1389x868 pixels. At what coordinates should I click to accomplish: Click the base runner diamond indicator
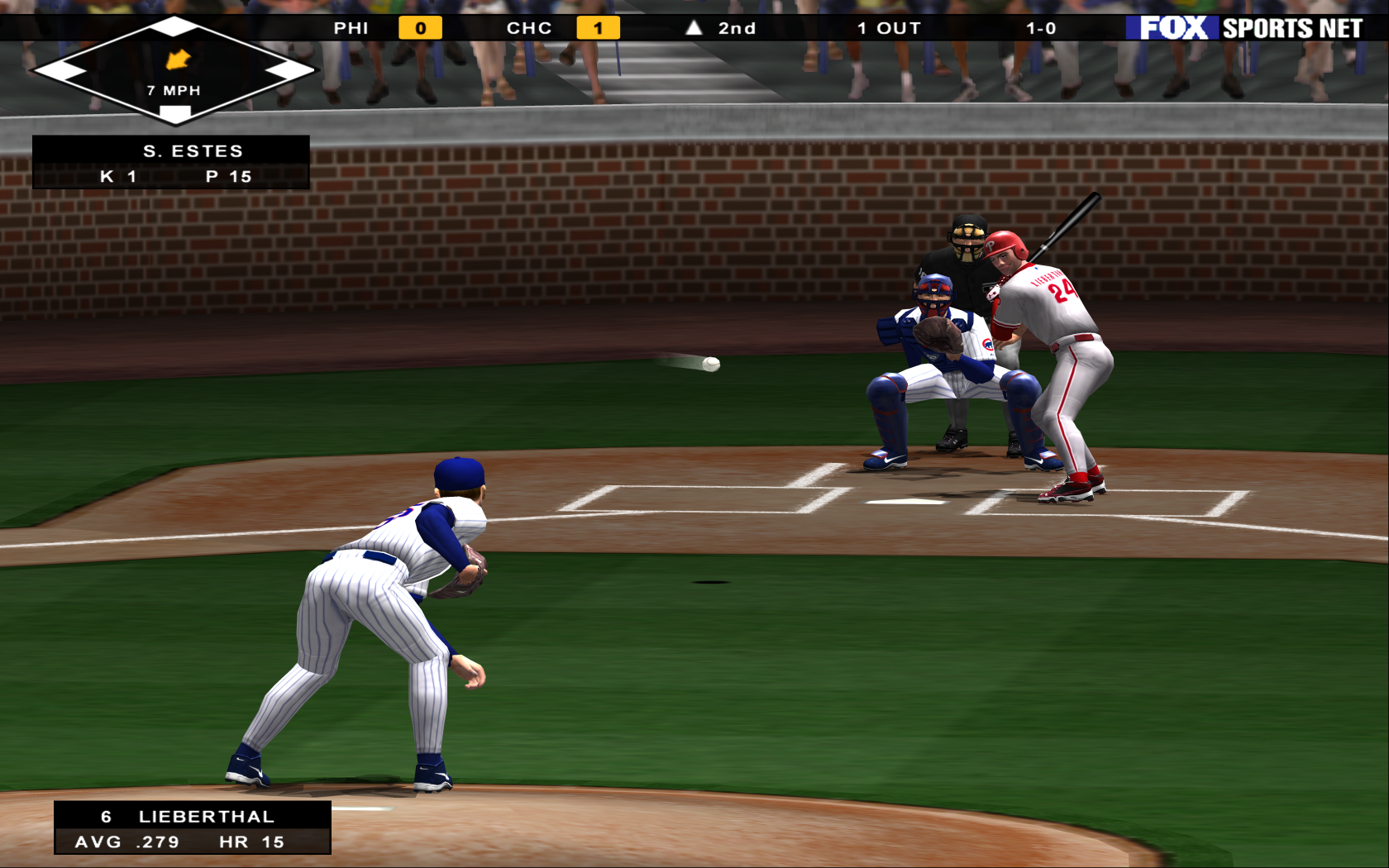click(x=174, y=71)
